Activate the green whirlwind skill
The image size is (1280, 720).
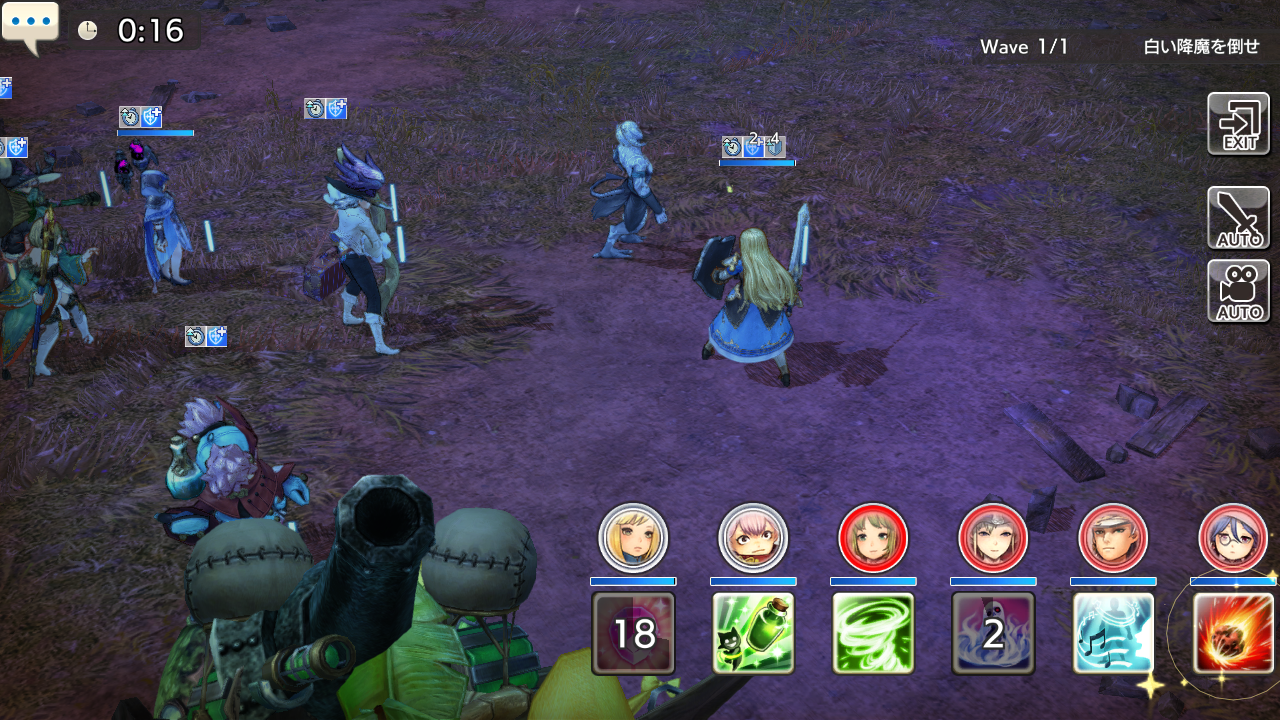click(873, 633)
